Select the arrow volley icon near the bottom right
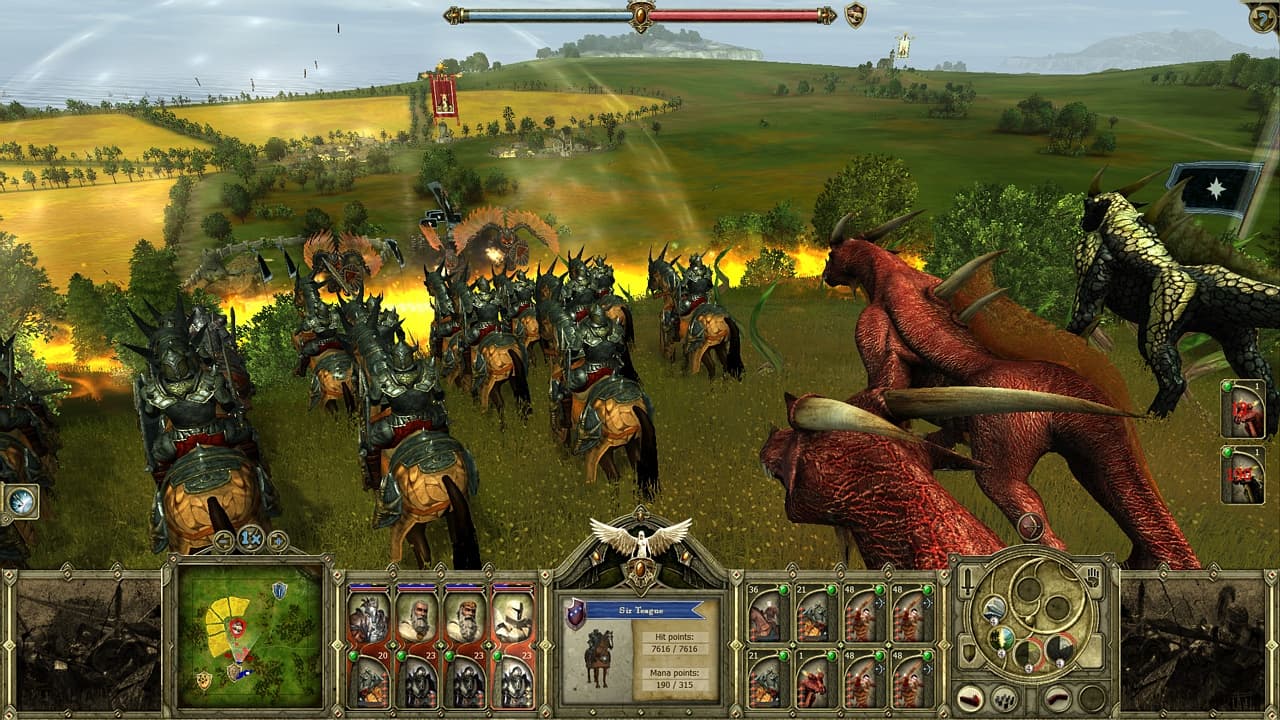This screenshot has width=1280, height=720. coord(1004,698)
